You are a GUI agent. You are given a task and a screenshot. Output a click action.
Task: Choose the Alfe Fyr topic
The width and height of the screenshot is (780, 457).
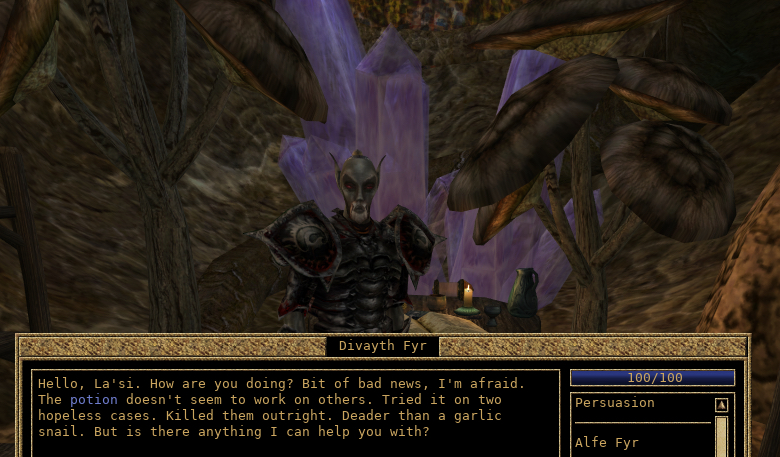(x=606, y=442)
